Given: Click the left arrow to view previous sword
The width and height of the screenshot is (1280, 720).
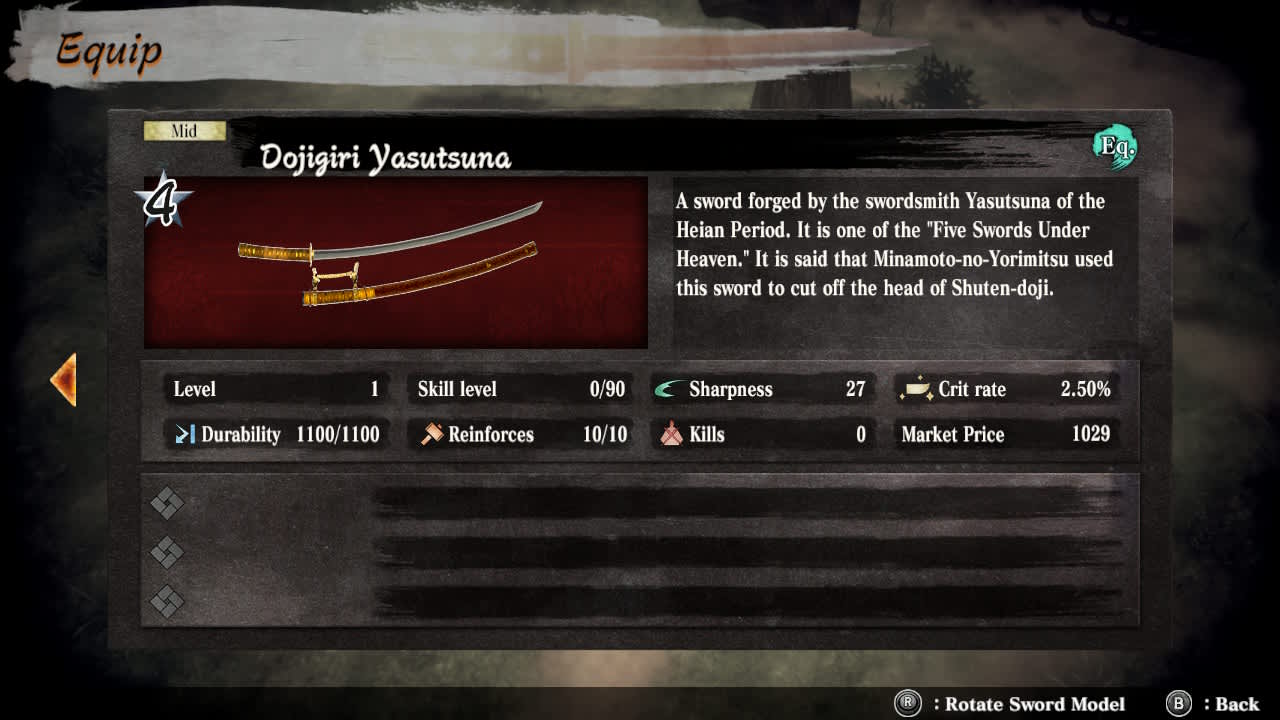Looking at the screenshot, I should [64, 380].
